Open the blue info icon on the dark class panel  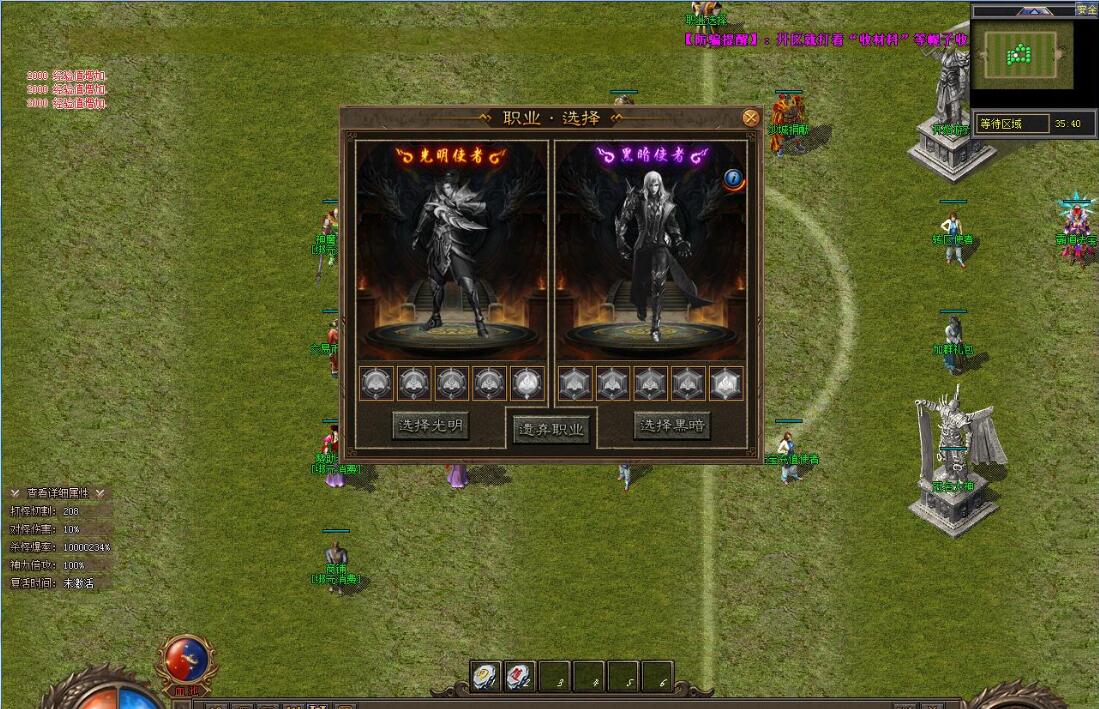tap(734, 179)
